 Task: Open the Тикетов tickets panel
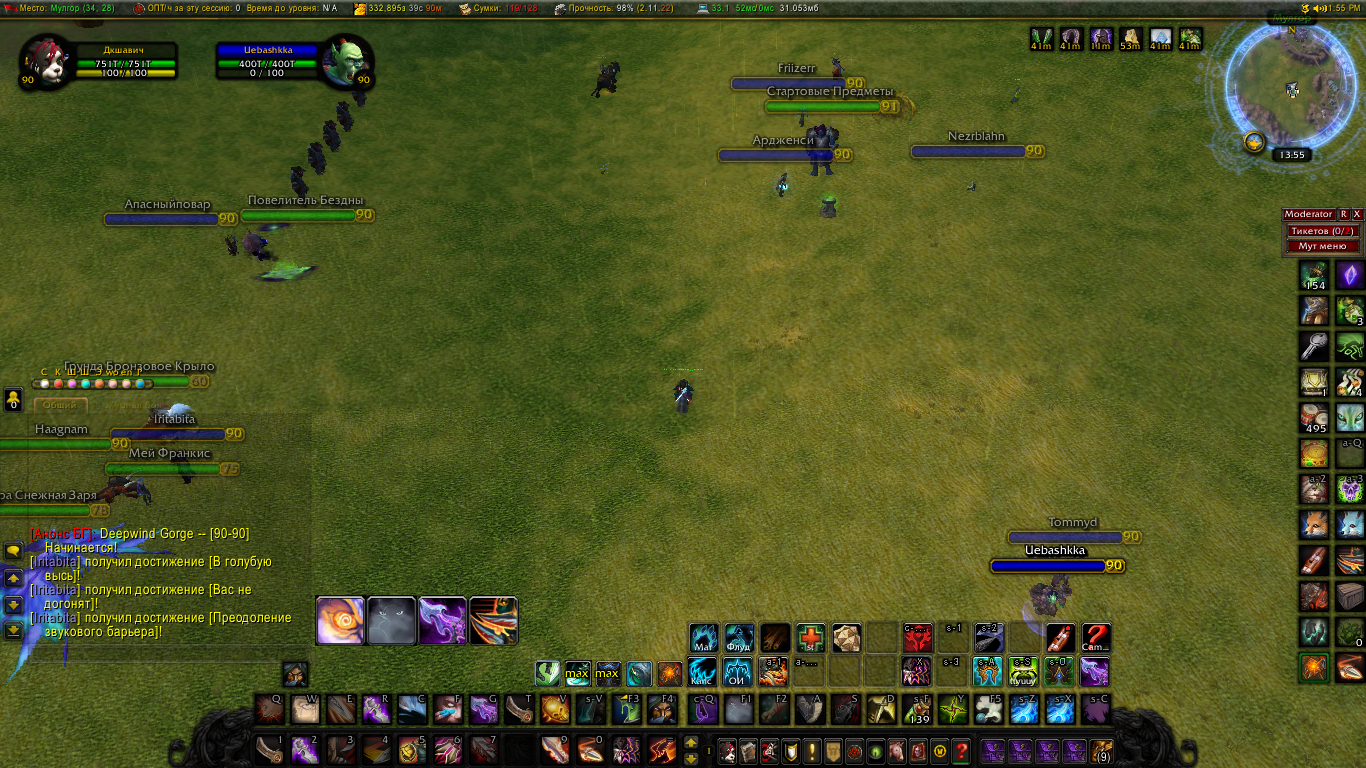[x=1322, y=231]
